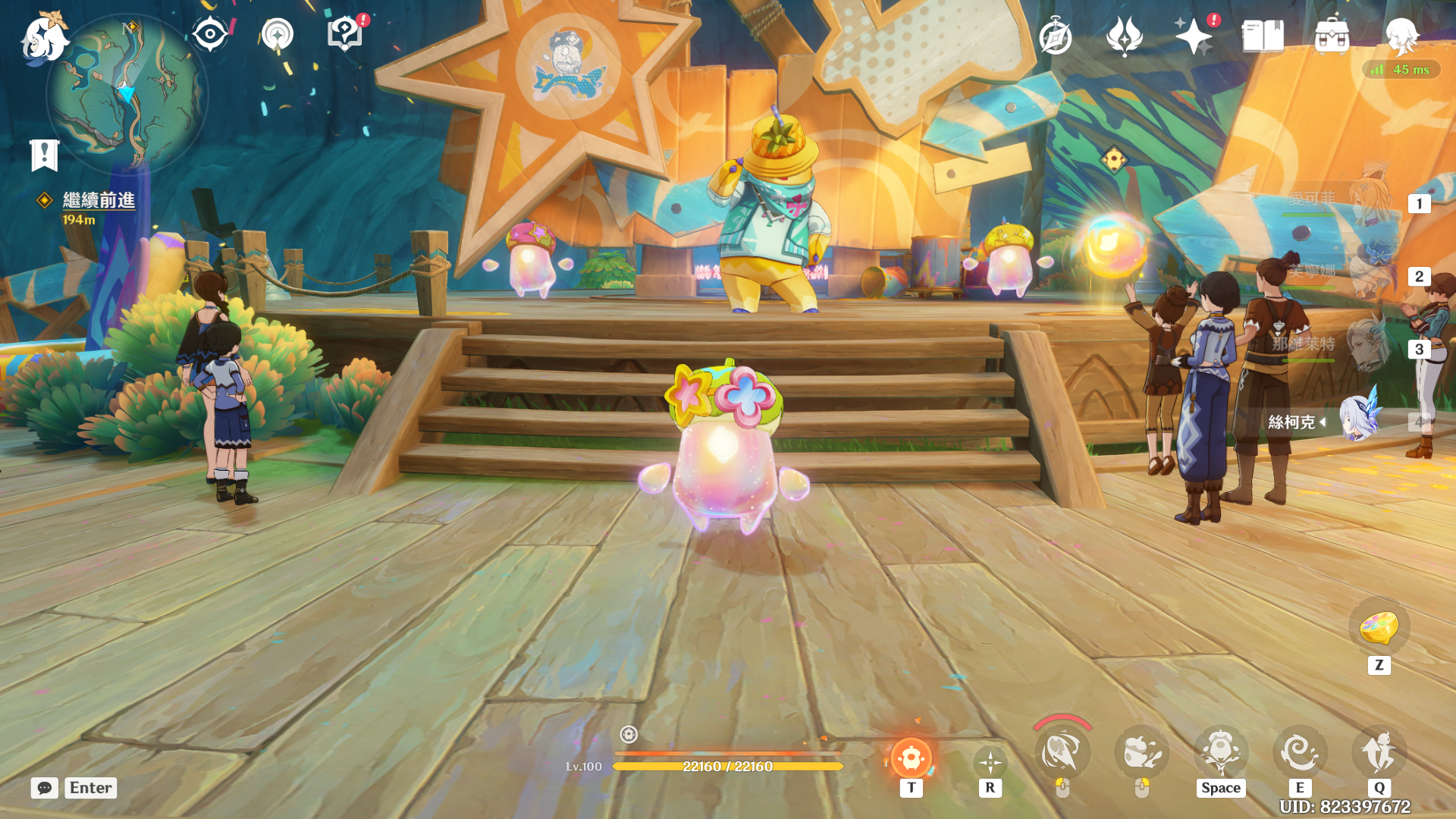
Task: Open the backpack inventory
Action: tap(1332, 36)
